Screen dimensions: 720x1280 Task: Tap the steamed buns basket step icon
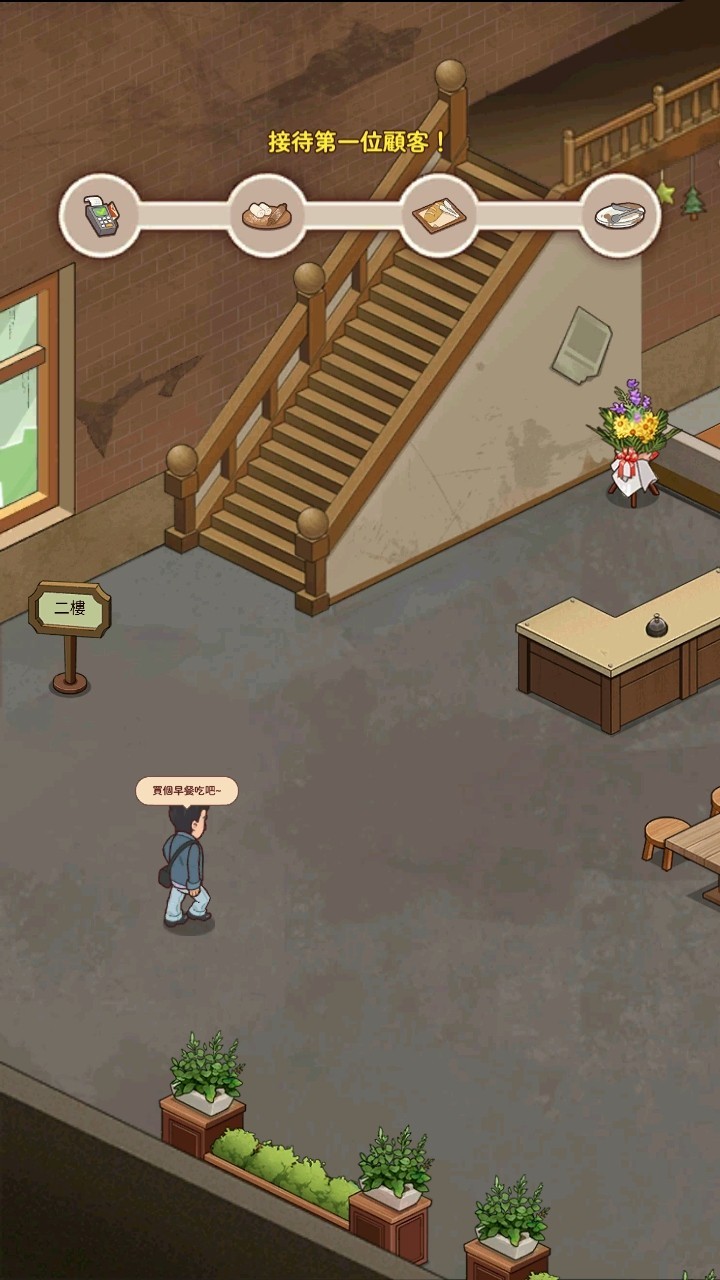pos(267,215)
